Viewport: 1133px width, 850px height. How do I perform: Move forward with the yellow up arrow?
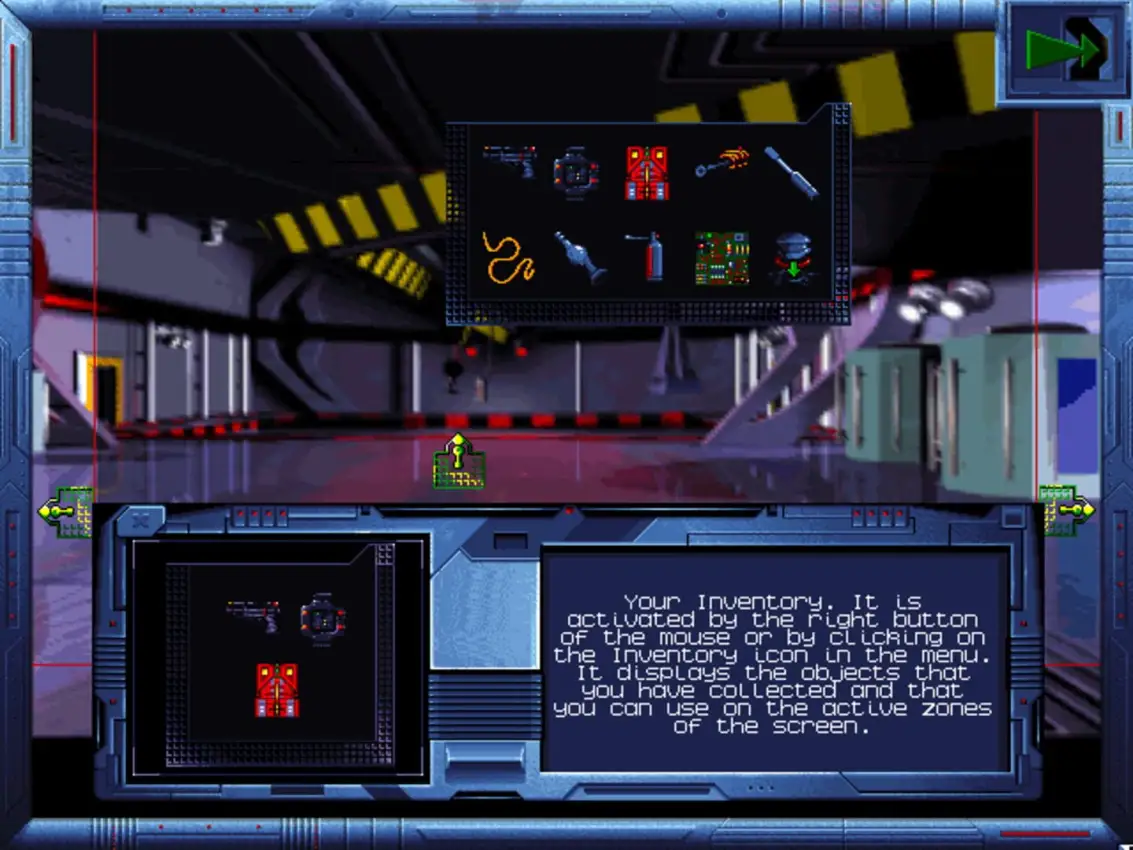point(458,462)
